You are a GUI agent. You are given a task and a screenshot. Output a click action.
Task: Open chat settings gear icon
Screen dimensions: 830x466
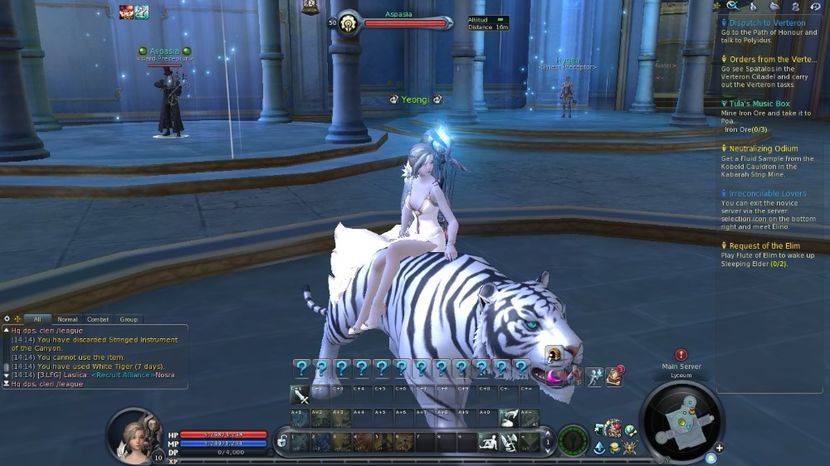tap(8, 319)
